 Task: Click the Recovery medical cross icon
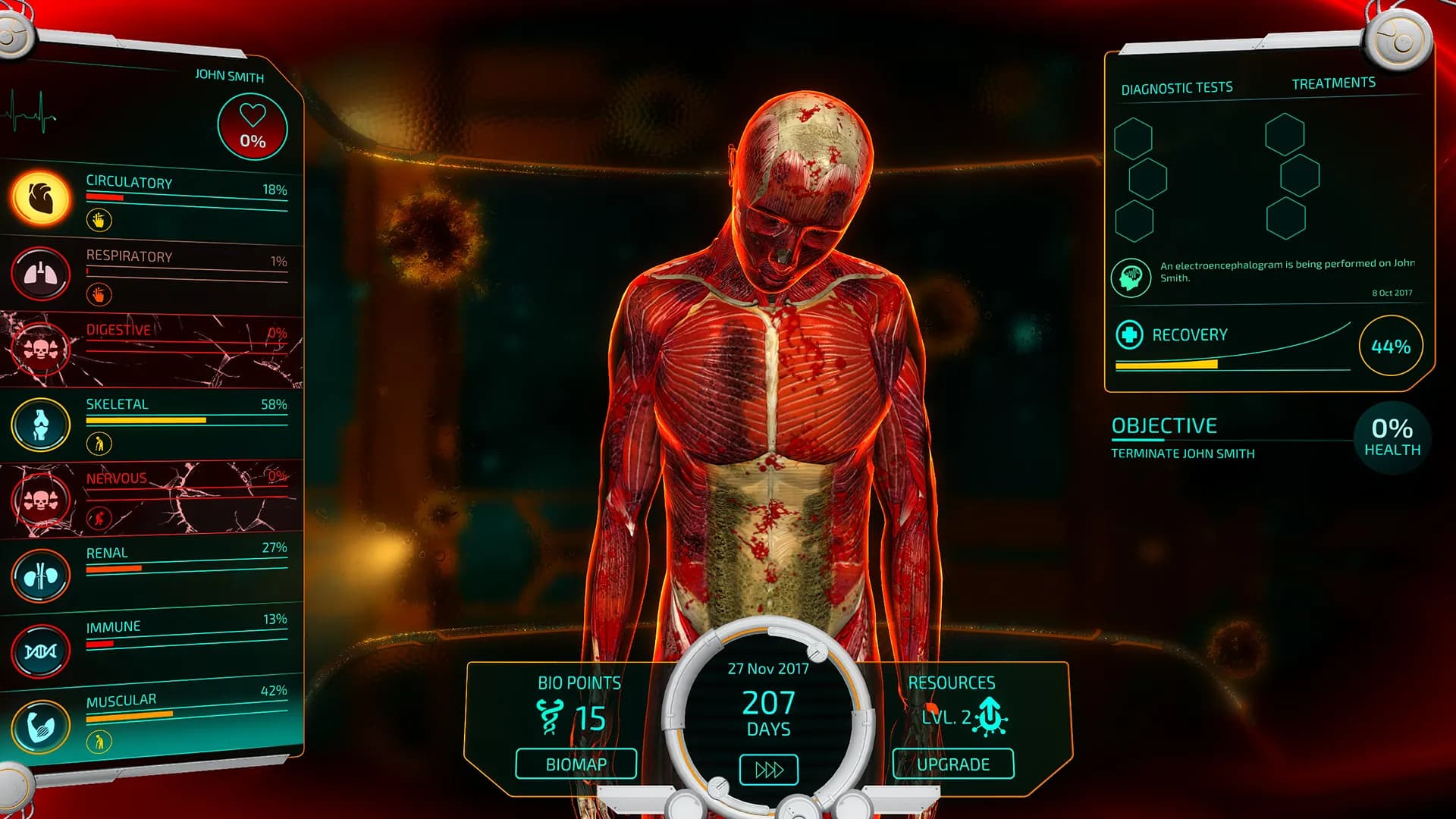pyautogui.click(x=1129, y=334)
